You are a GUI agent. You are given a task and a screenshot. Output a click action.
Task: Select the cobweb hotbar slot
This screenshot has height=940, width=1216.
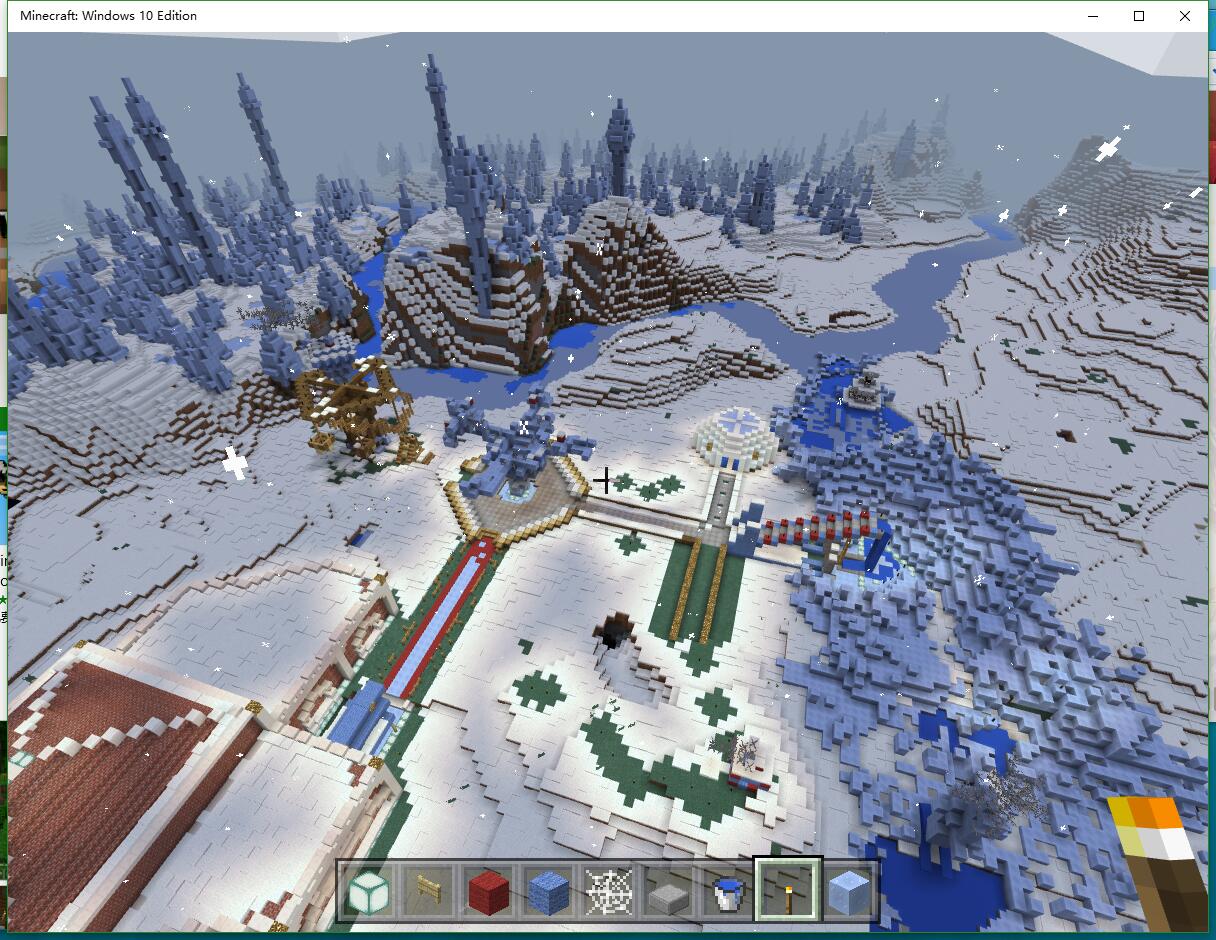click(608, 889)
